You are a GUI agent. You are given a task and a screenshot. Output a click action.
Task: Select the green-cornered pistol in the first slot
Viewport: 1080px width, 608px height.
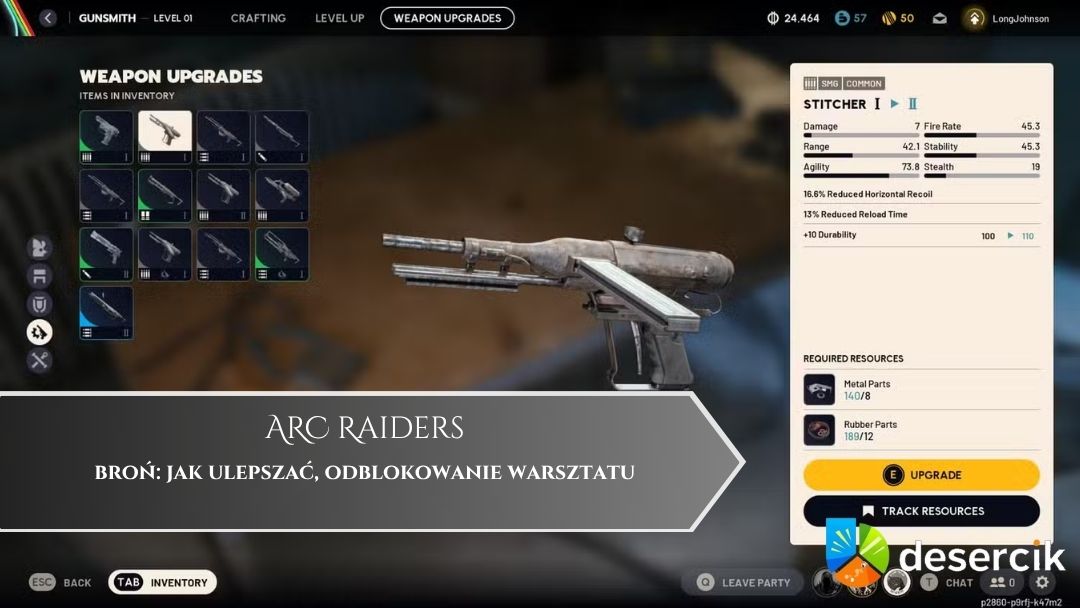click(106, 137)
